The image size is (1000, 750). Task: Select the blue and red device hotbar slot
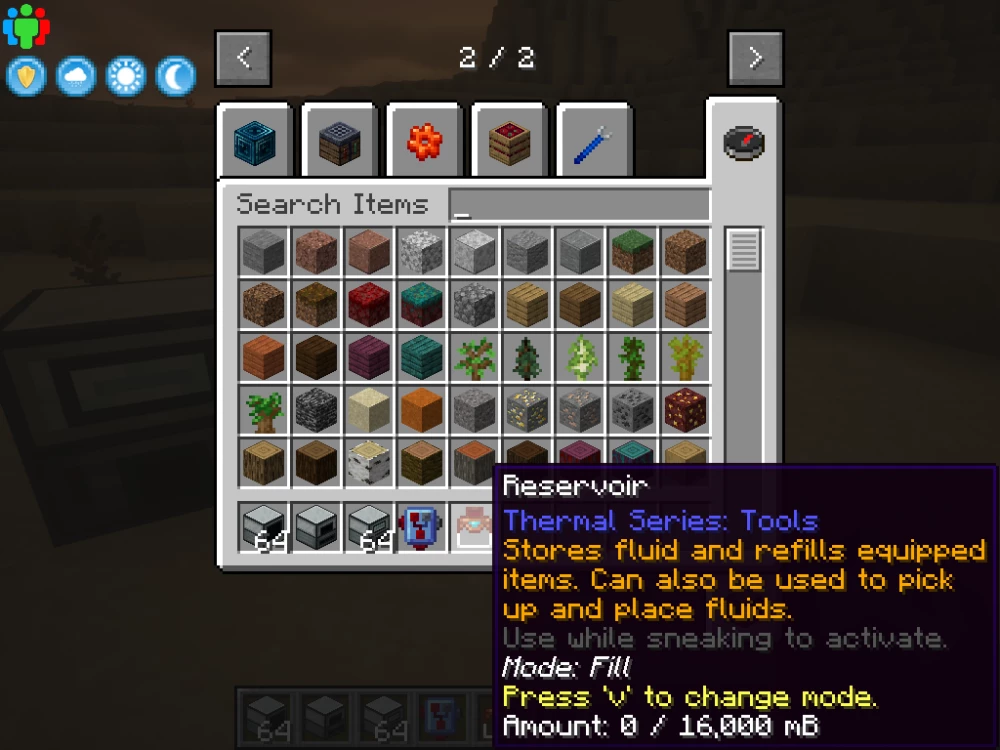click(x=419, y=526)
